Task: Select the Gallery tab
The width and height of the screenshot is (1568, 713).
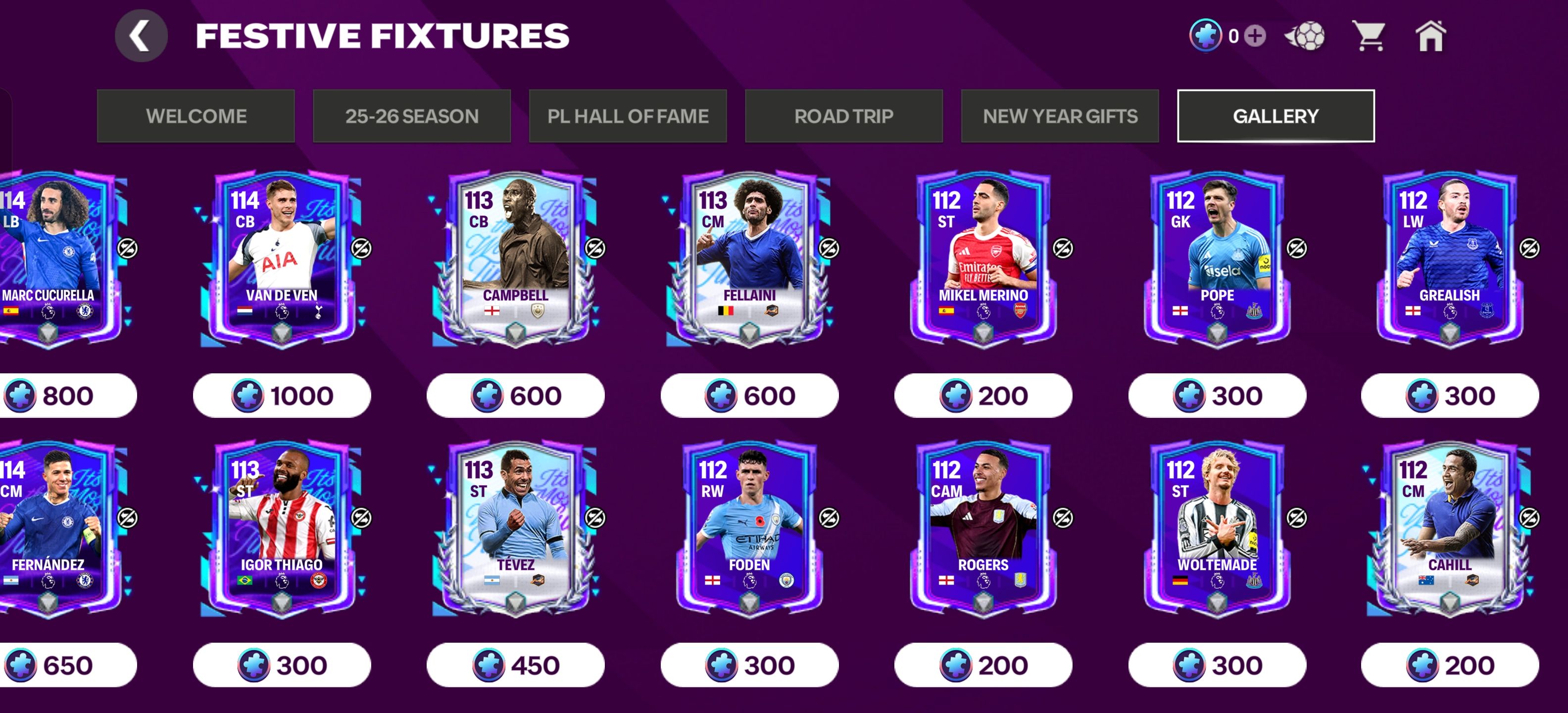Action: coord(1276,116)
